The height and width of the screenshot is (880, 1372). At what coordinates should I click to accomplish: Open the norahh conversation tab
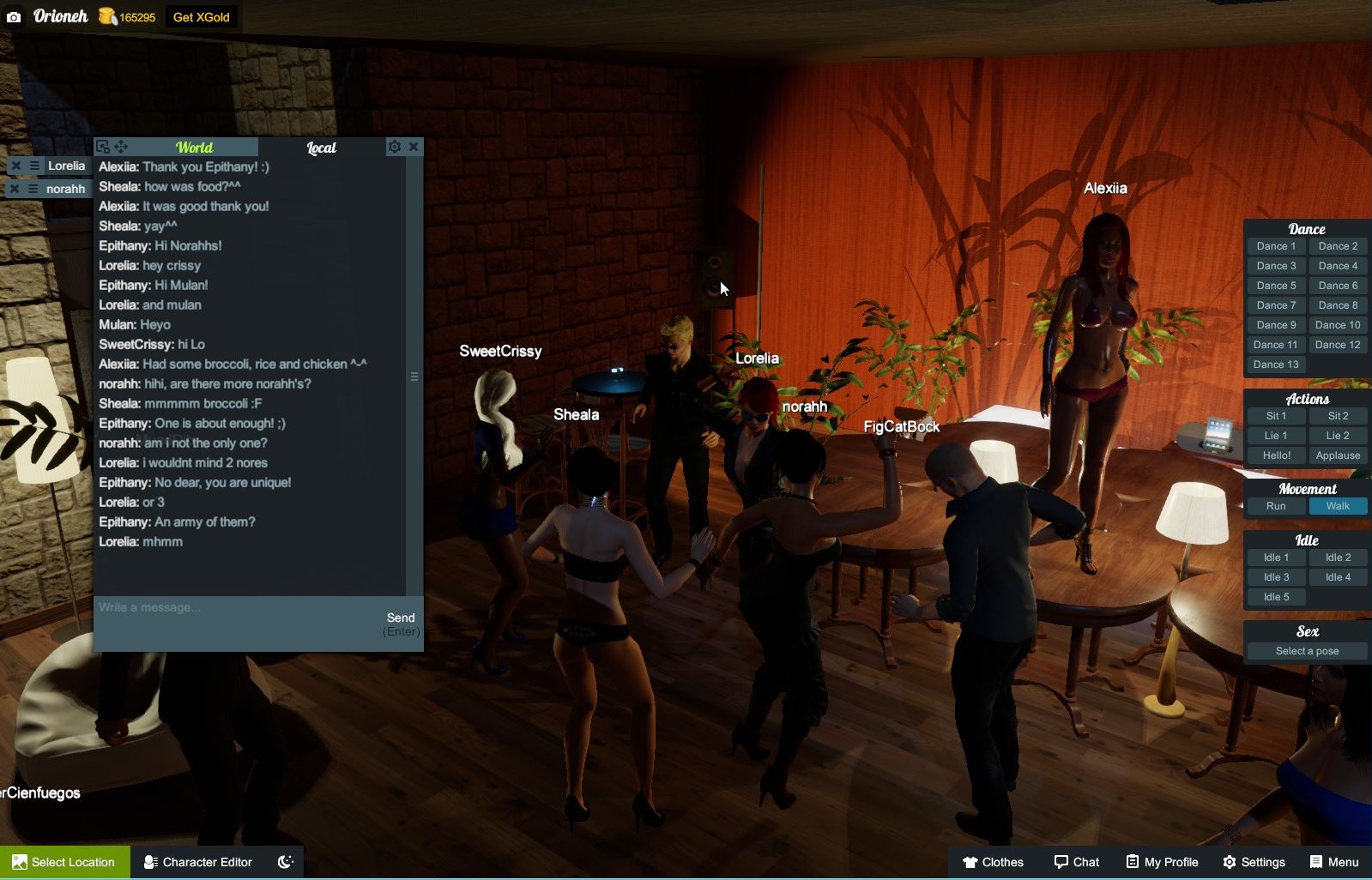coord(65,189)
